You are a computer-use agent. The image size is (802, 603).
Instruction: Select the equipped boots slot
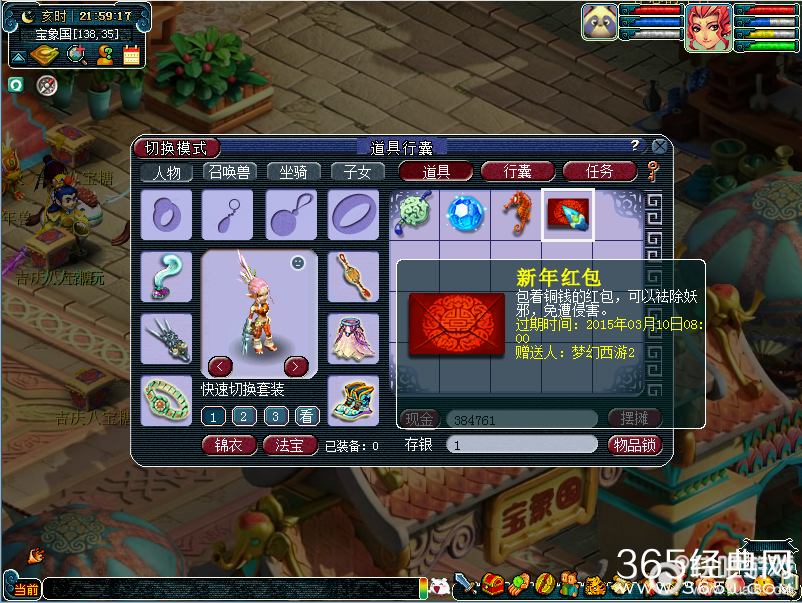353,400
